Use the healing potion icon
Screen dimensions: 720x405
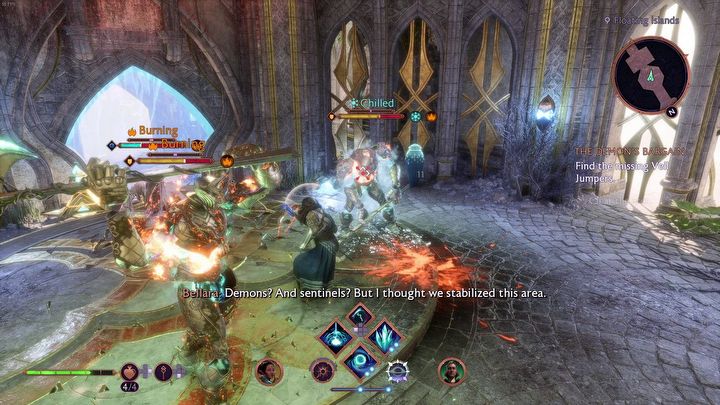point(131,372)
